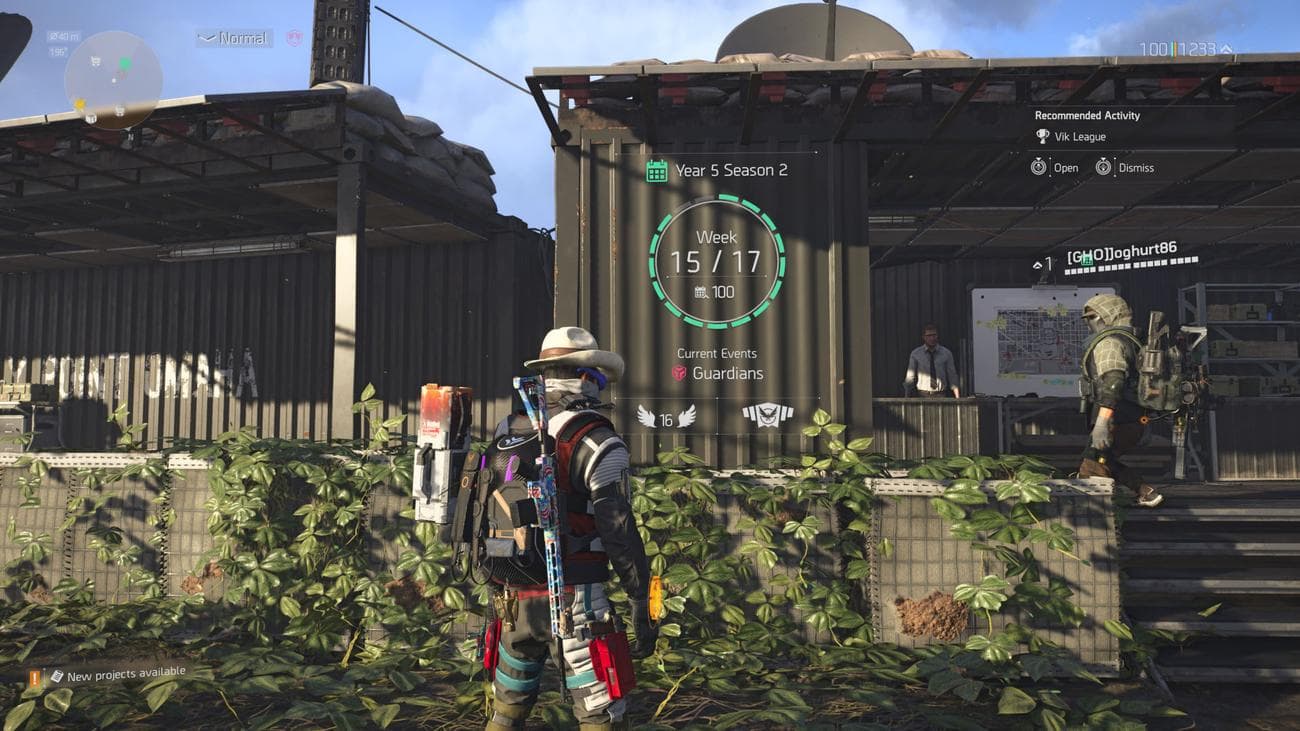Click the pink apparel event icon near Normal
Image resolution: width=1300 pixels, height=731 pixels.
[x=294, y=37]
